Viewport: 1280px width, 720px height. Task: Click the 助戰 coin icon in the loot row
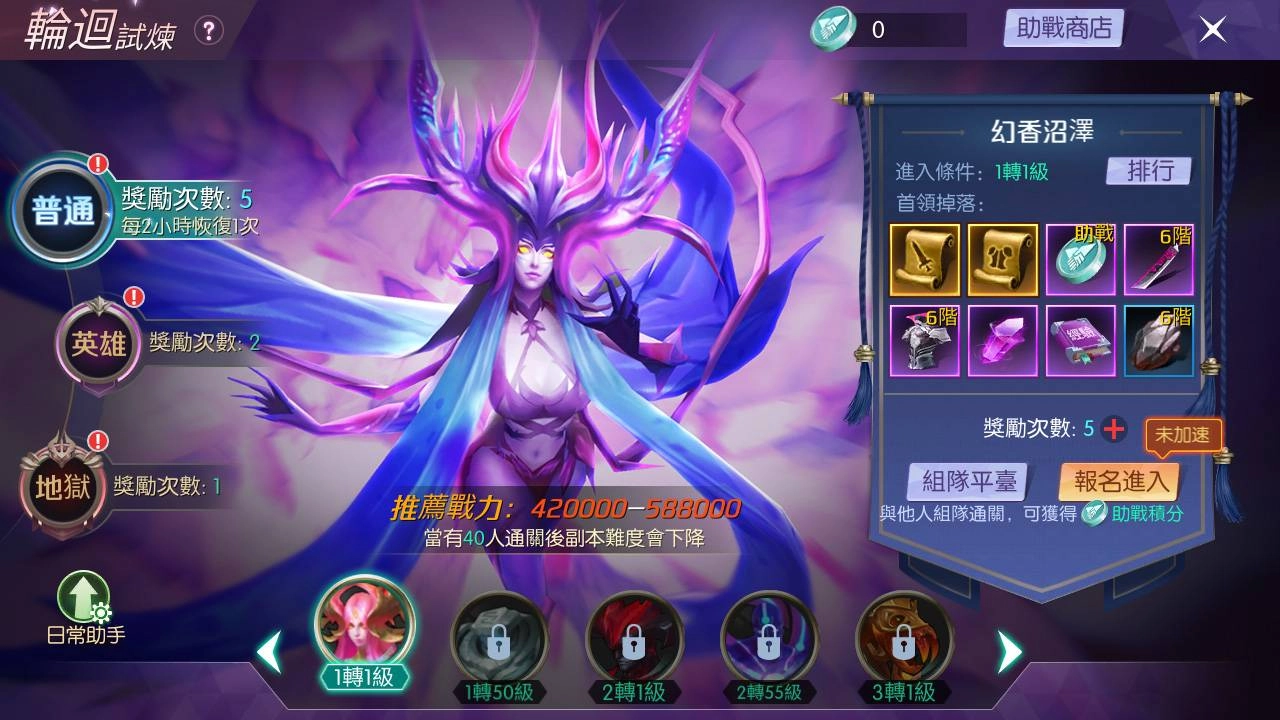[1082, 258]
